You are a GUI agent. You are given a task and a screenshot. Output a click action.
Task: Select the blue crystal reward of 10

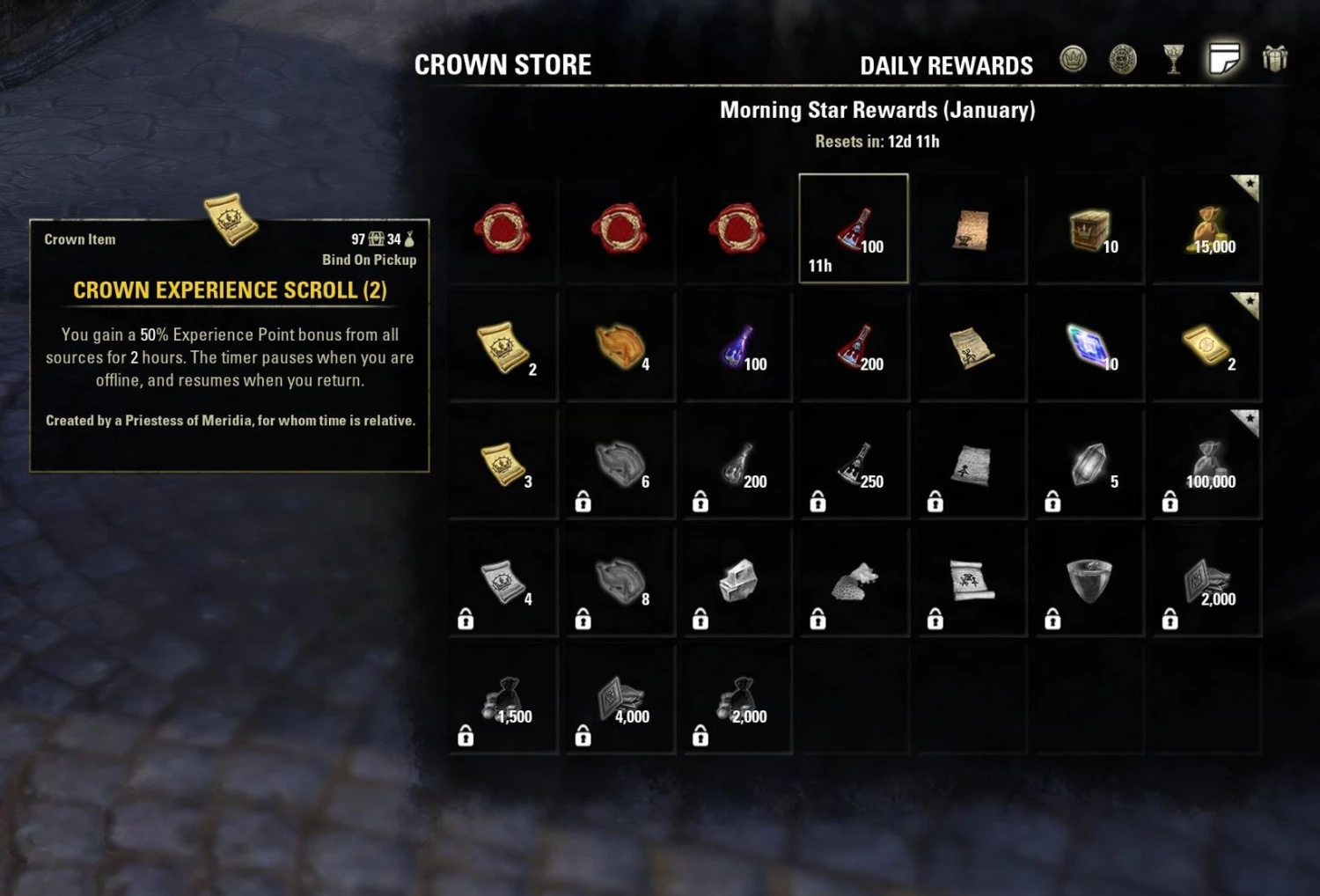[1089, 347]
